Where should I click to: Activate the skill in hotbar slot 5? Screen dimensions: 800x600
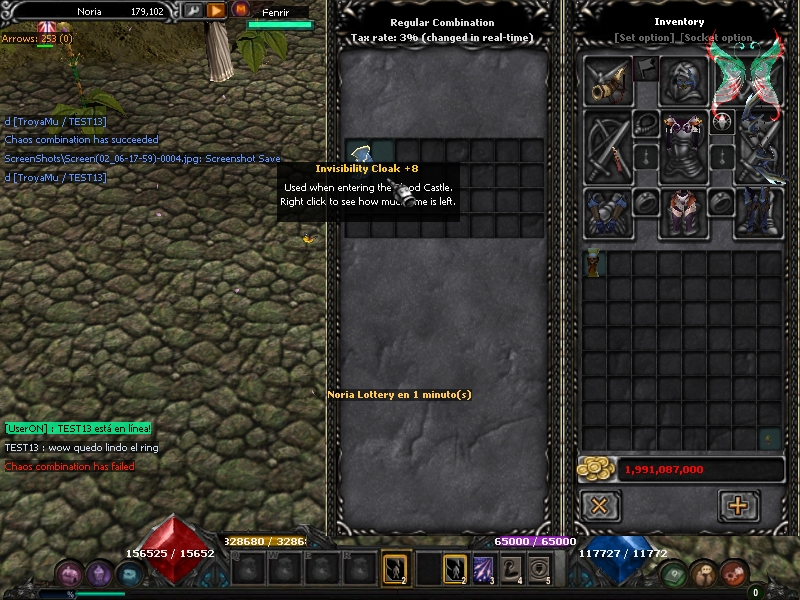541,570
